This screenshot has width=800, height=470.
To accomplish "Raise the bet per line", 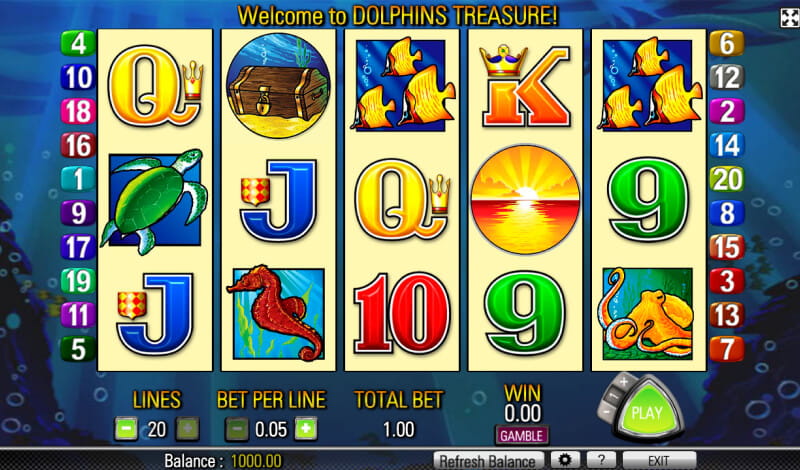I will (306, 429).
